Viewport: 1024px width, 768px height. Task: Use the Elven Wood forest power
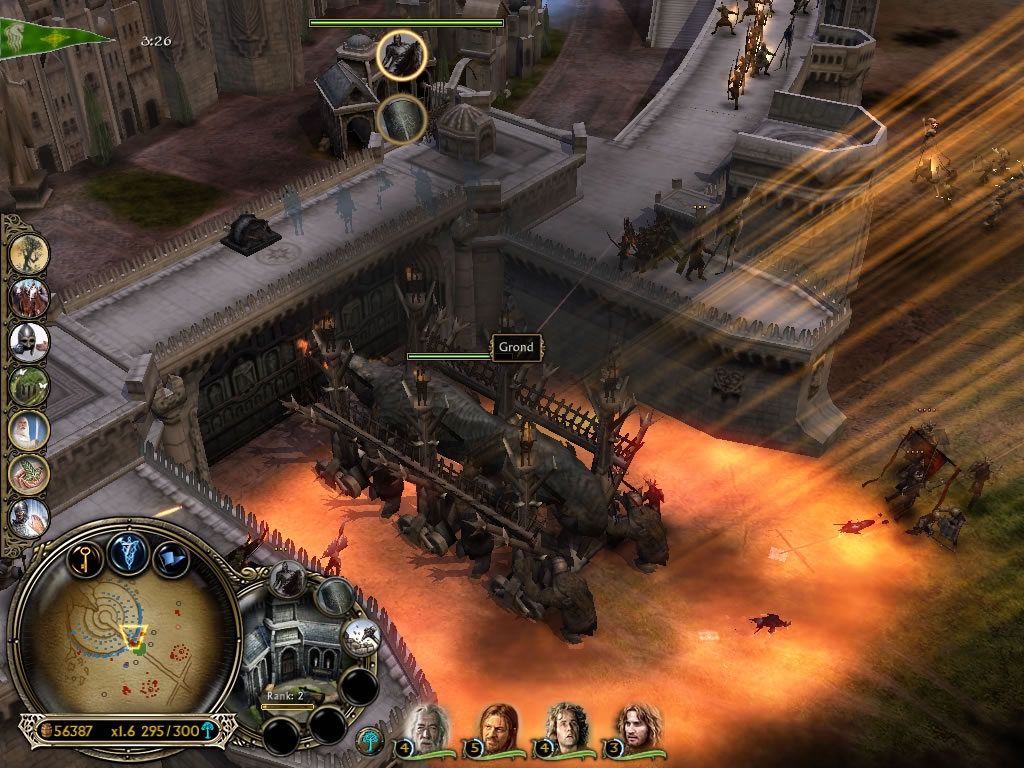30,386
